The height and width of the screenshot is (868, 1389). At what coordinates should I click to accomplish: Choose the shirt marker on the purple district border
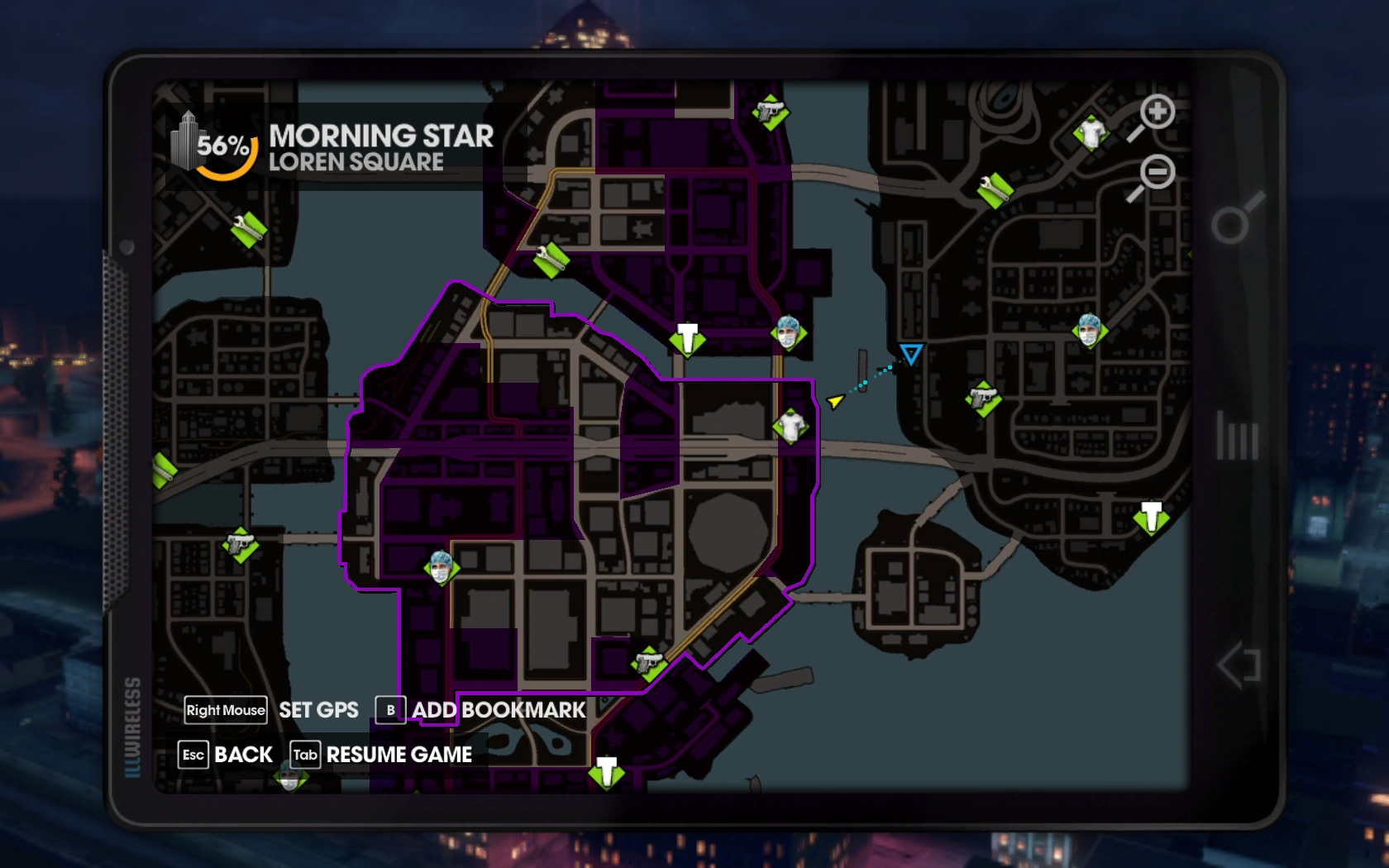point(791,427)
